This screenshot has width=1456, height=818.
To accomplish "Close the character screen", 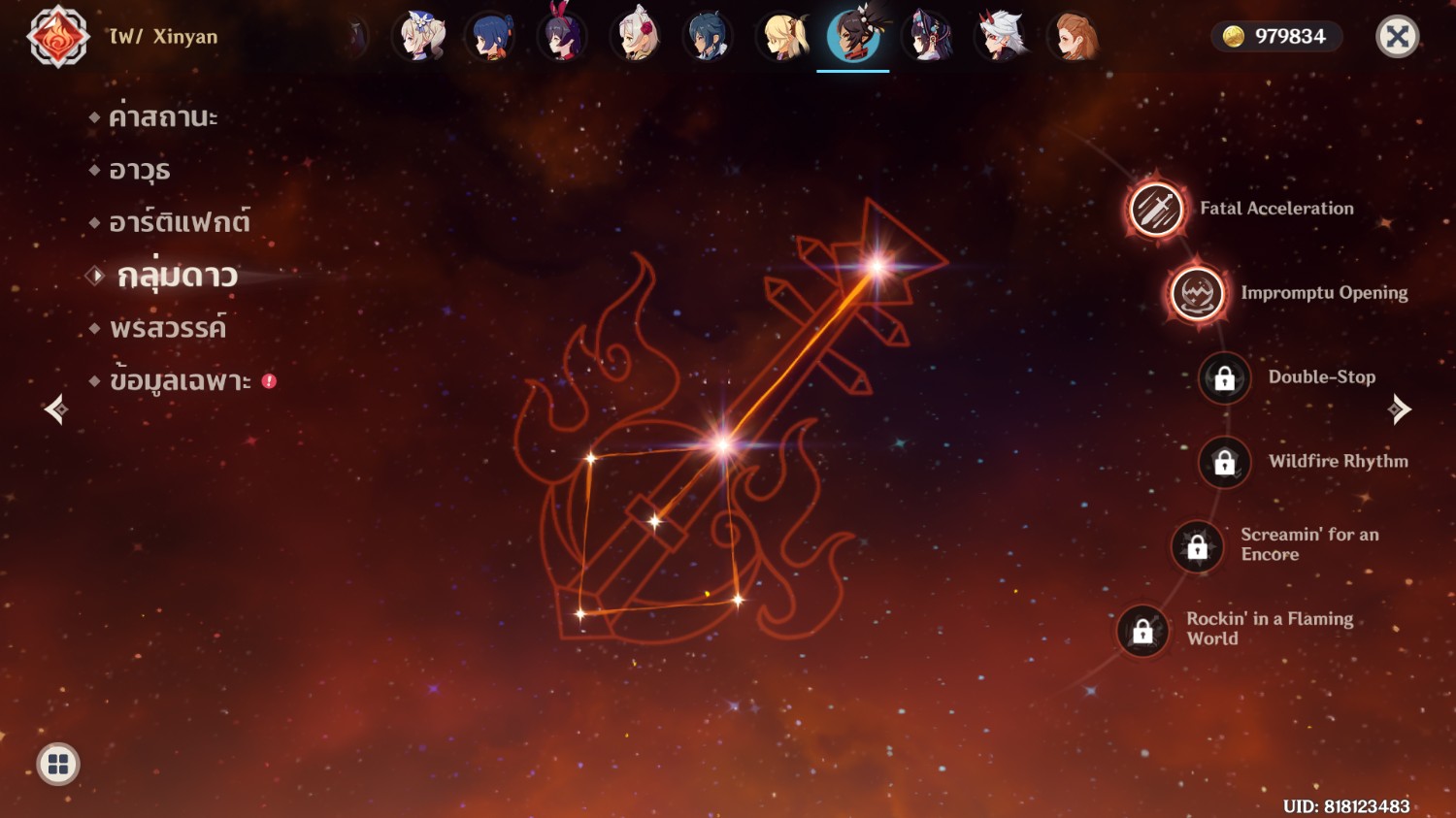I will point(1397,37).
